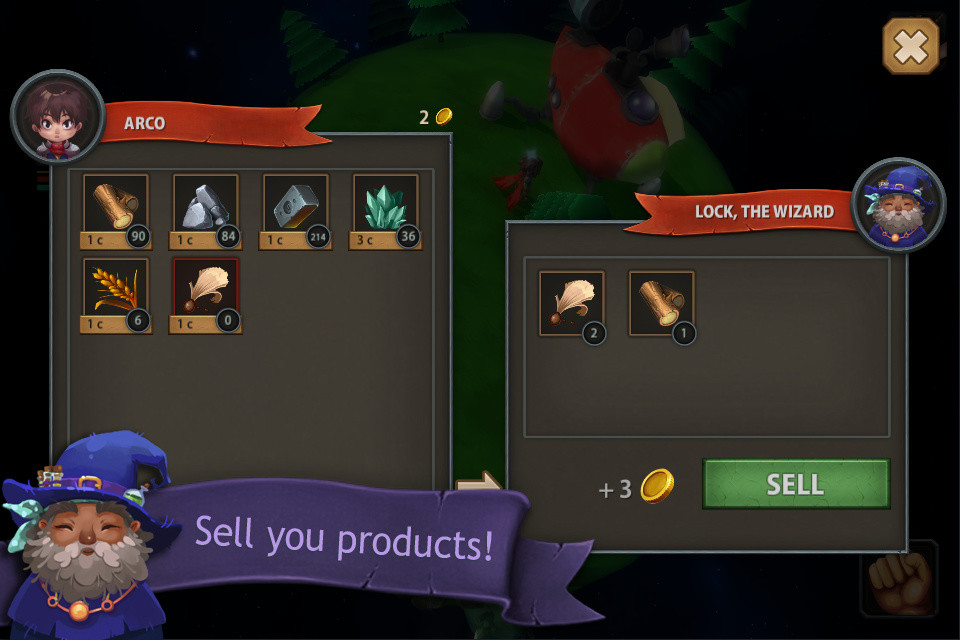The width and height of the screenshot is (960, 640).
Task: Pick the iron ingot slot showing 214
Action: [296, 205]
